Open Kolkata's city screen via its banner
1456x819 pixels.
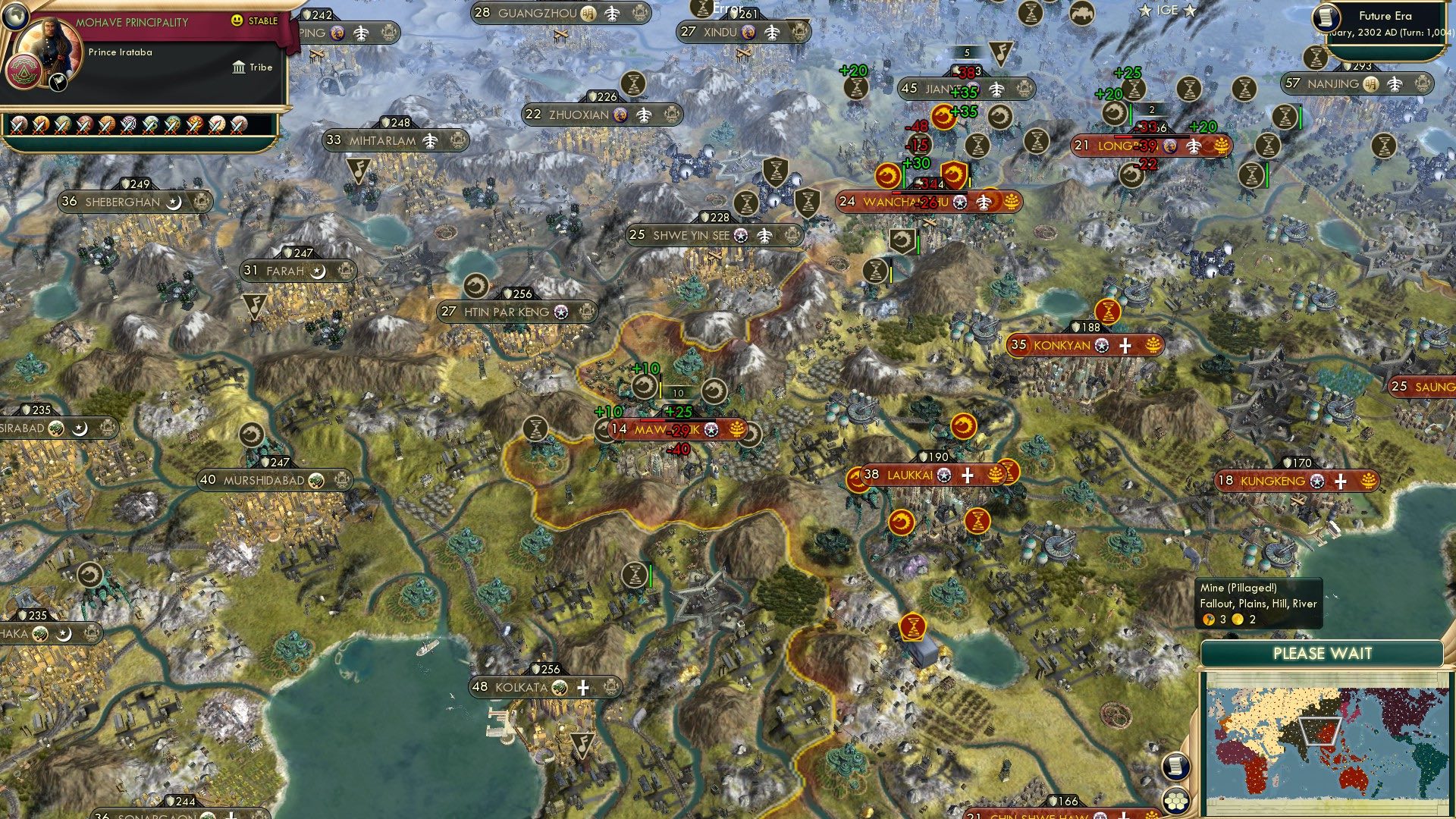point(523,688)
